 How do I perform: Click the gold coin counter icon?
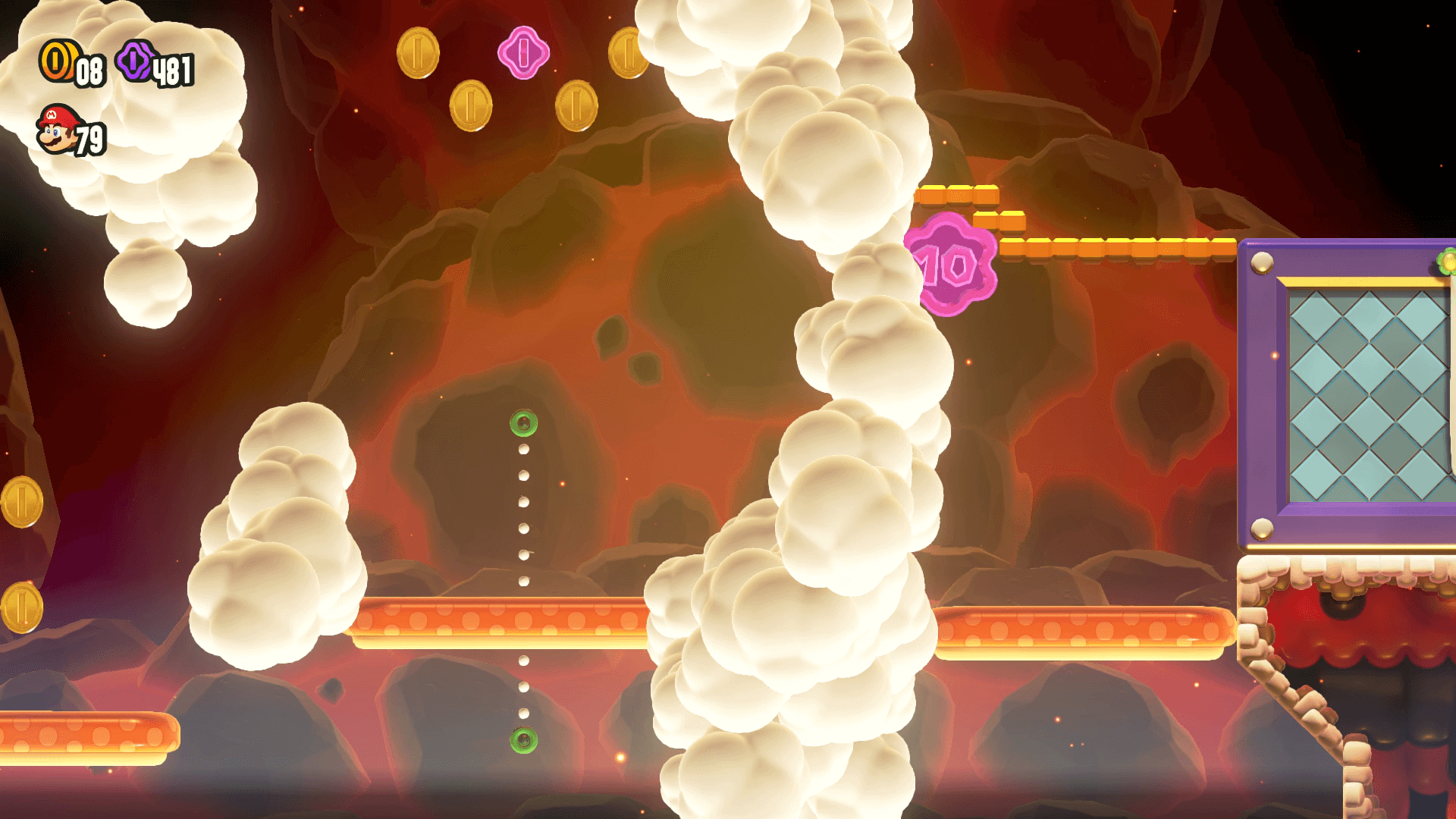pyautogui.click(x=58, y=61)
